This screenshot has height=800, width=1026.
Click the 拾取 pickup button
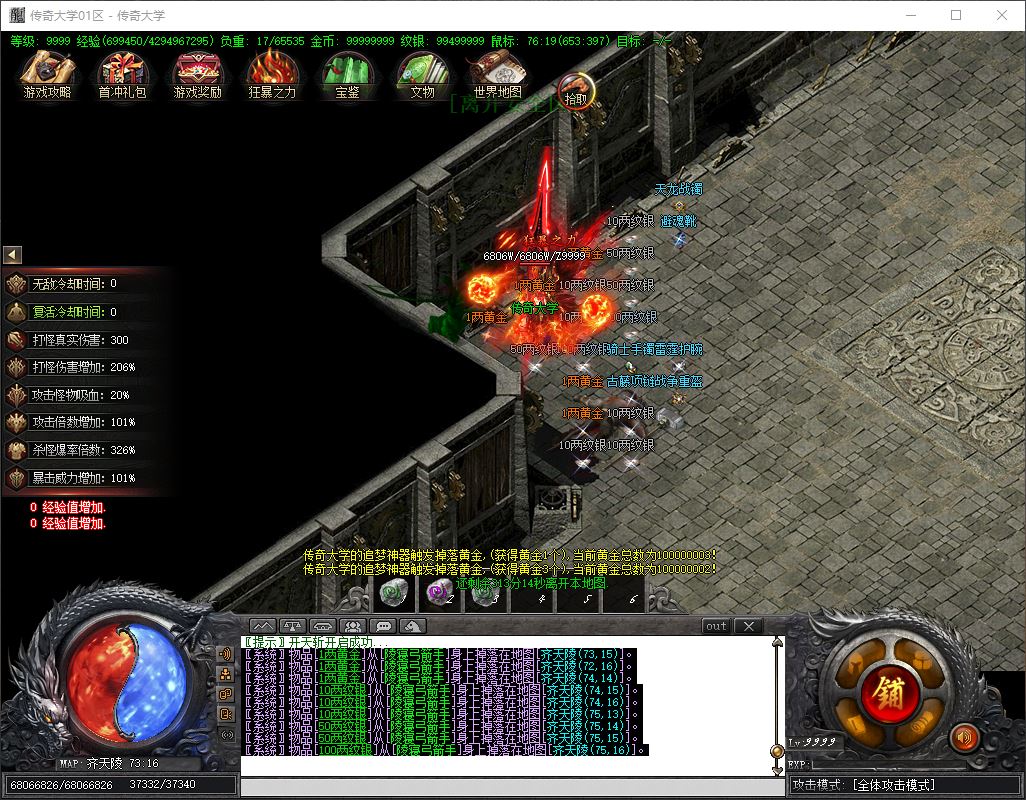click(x=576, y=91)
